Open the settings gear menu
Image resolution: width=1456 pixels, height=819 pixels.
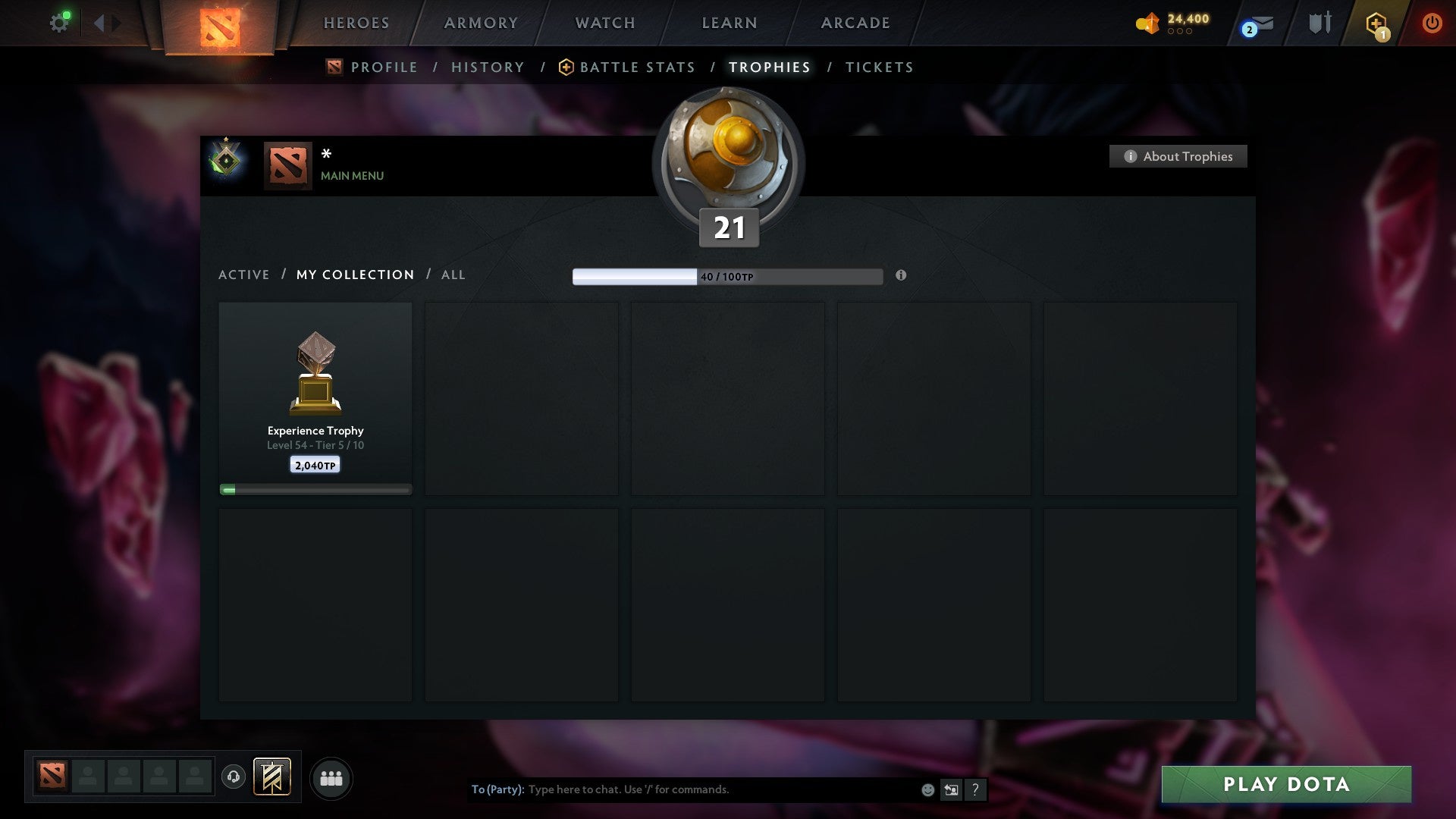60,22
